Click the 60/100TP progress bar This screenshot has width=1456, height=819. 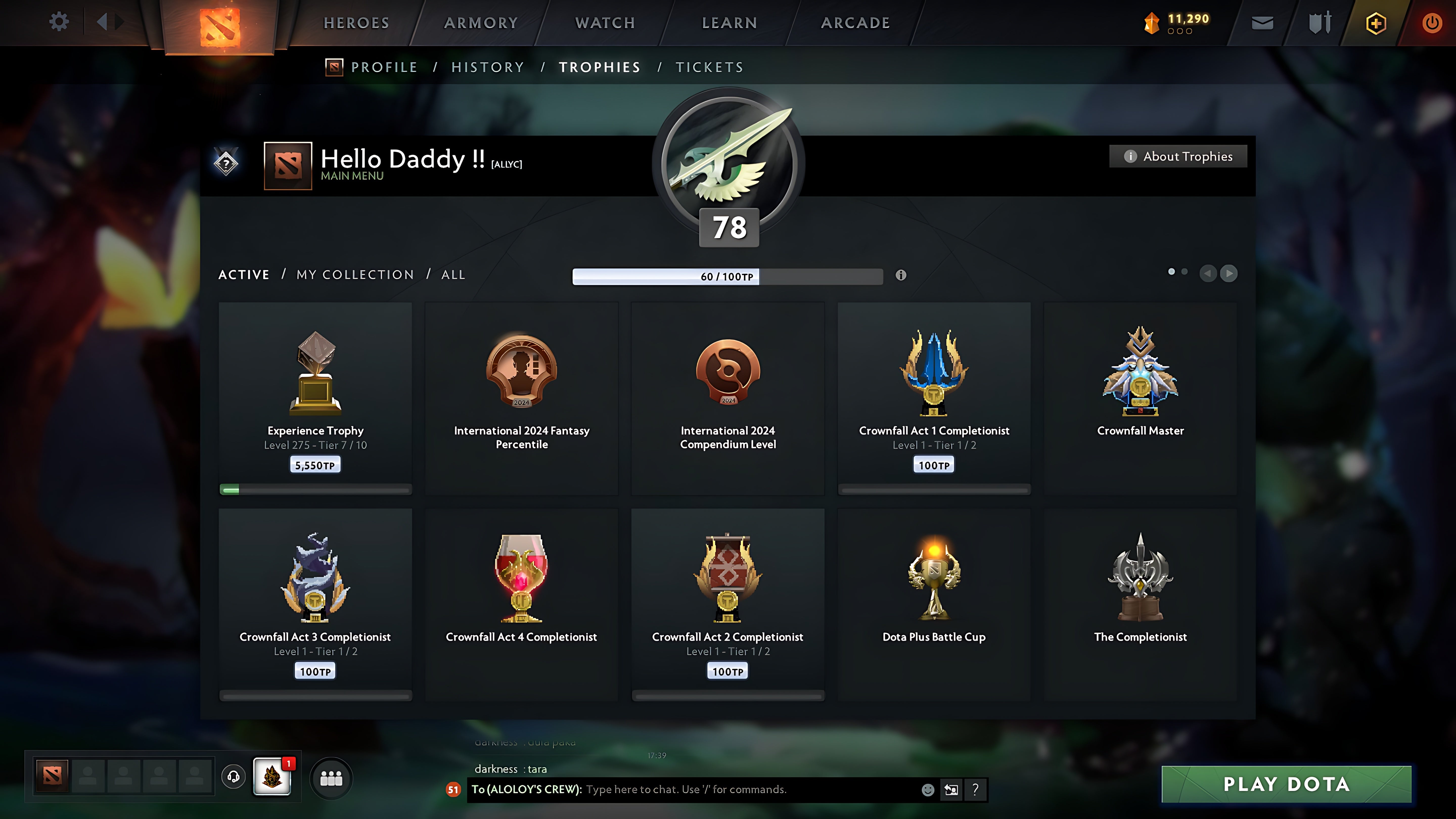click(x=727, y=276)
